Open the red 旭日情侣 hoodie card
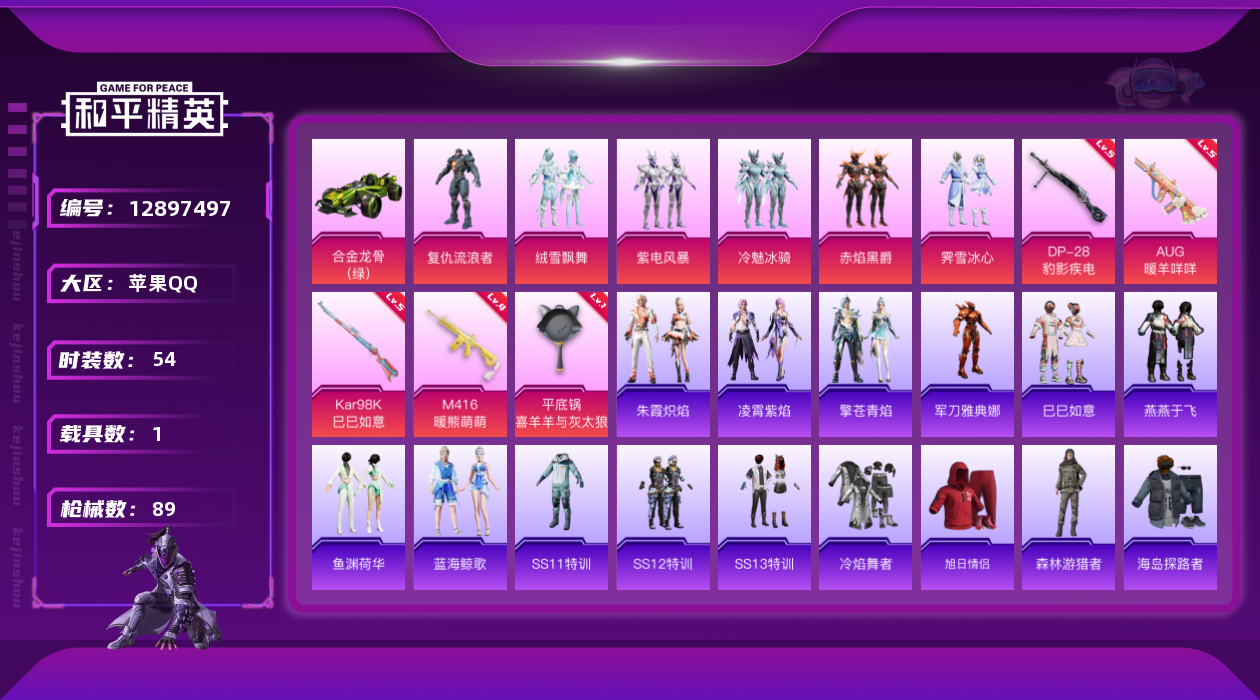The width and height of the screenshot is (1260, 700). [967, 517]
